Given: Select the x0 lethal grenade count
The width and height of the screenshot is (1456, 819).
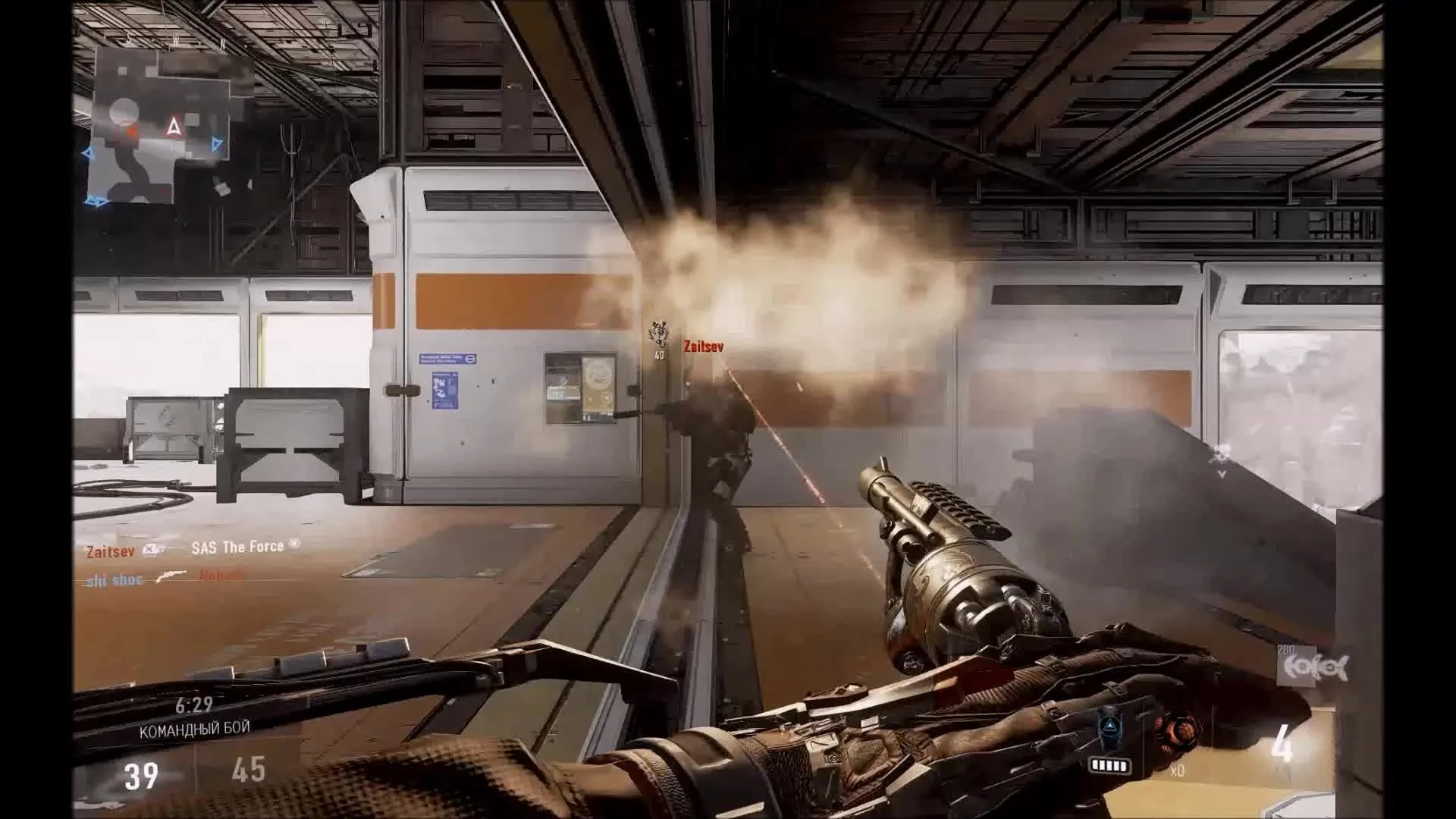Looking at the screenshot, I should [x=1177, y=772].
